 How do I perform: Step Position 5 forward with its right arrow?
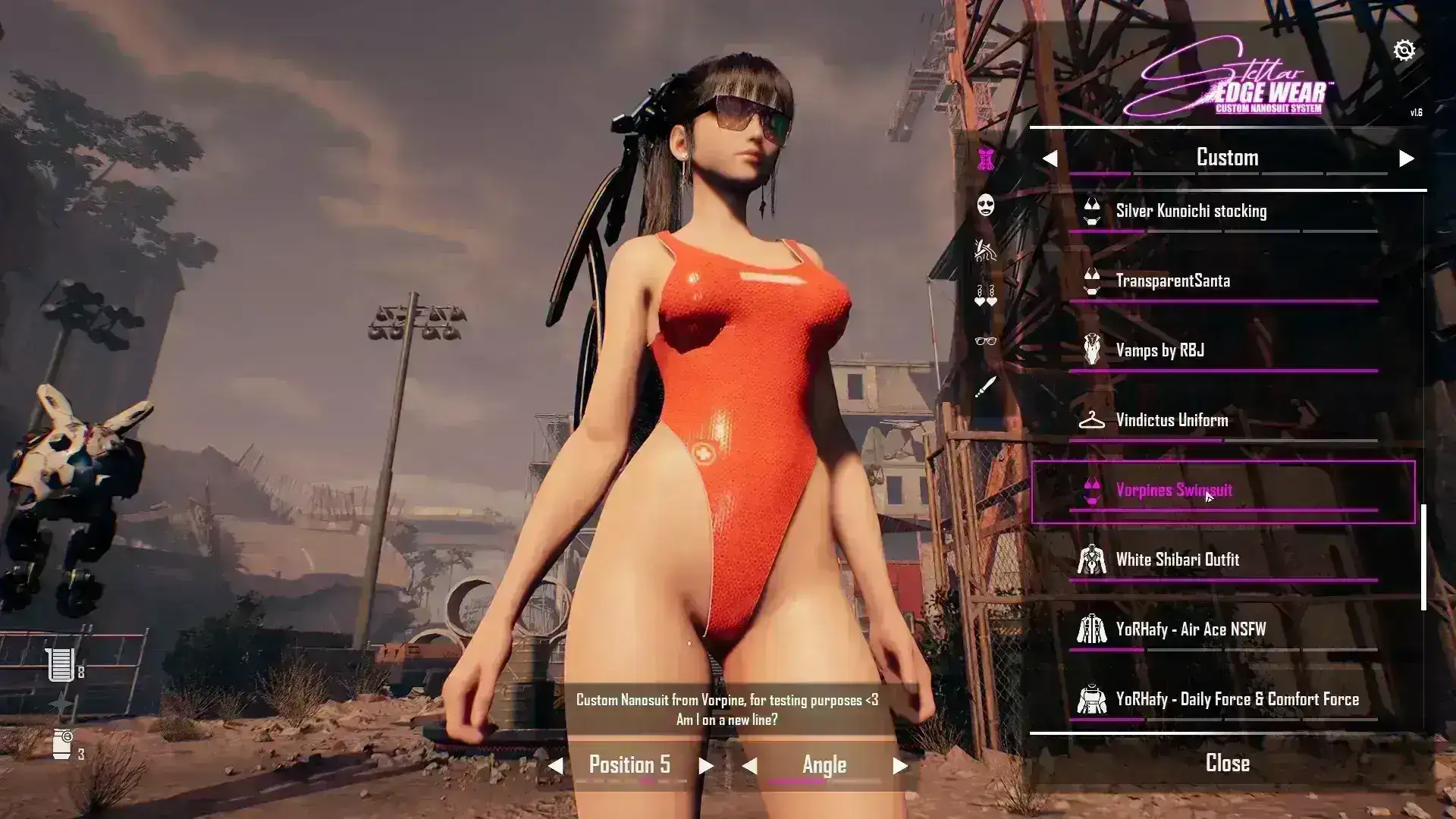[706, 764]
